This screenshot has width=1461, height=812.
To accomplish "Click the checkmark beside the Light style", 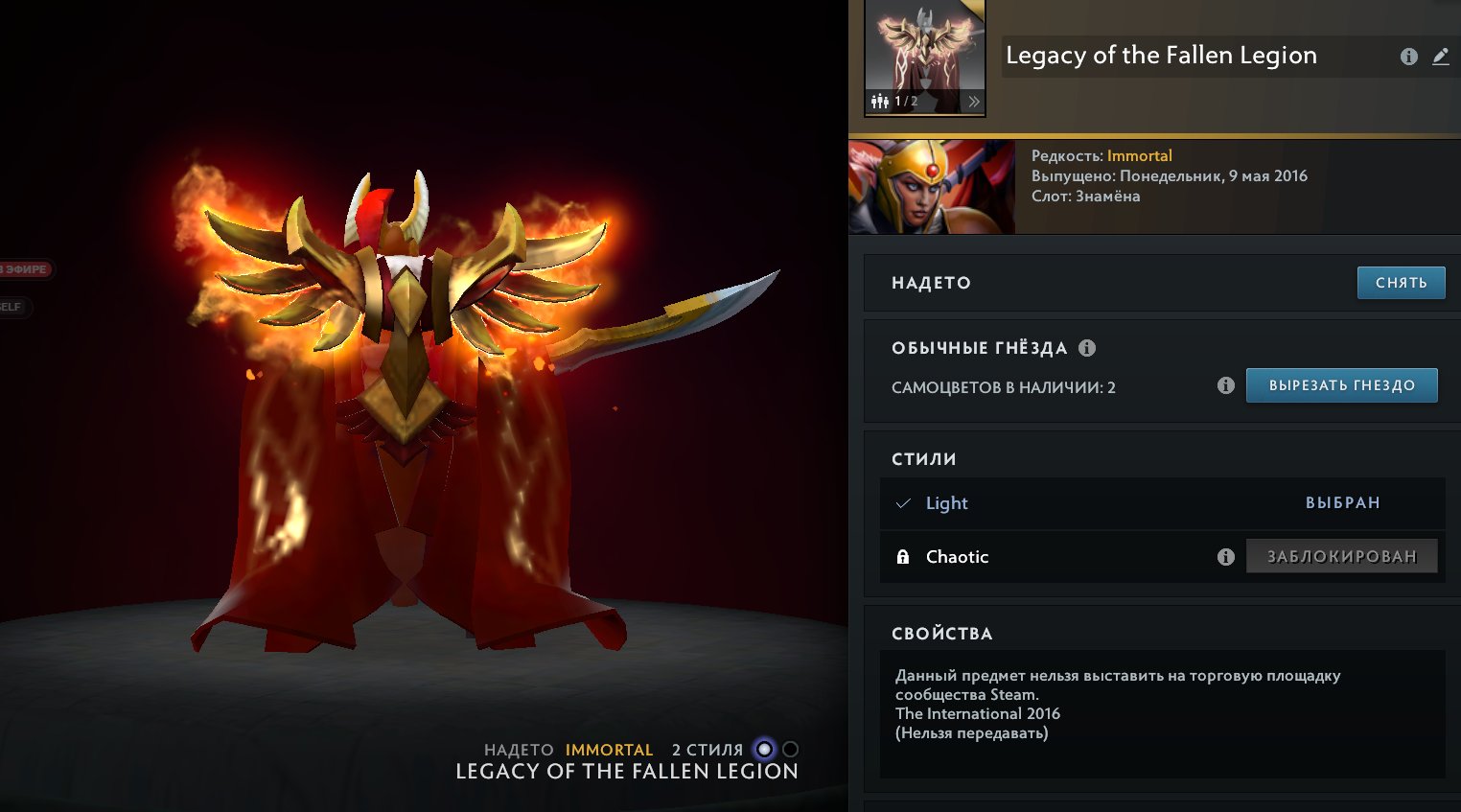I will tap(902, 502).
